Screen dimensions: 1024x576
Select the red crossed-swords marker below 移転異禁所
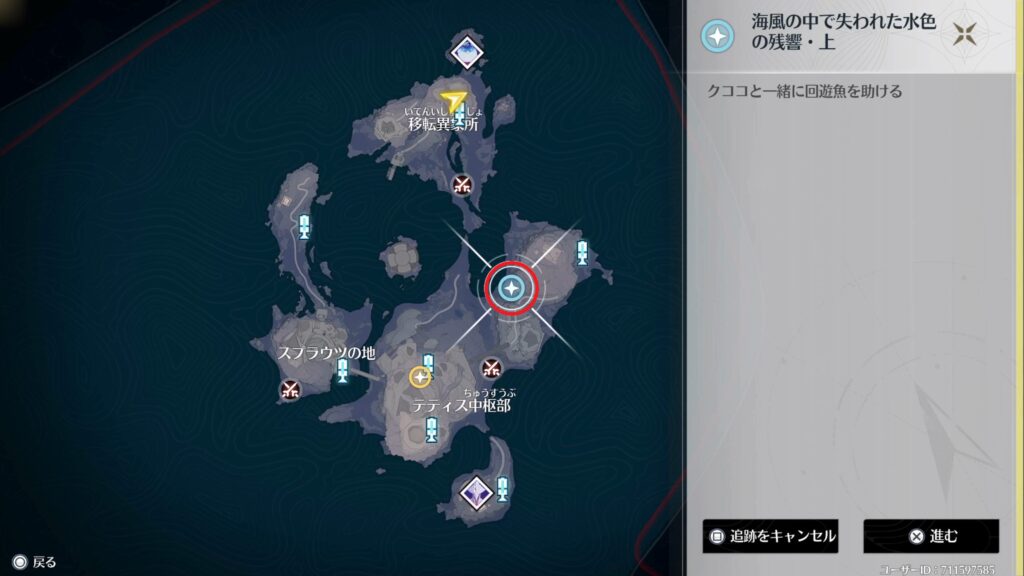(461, 184)
